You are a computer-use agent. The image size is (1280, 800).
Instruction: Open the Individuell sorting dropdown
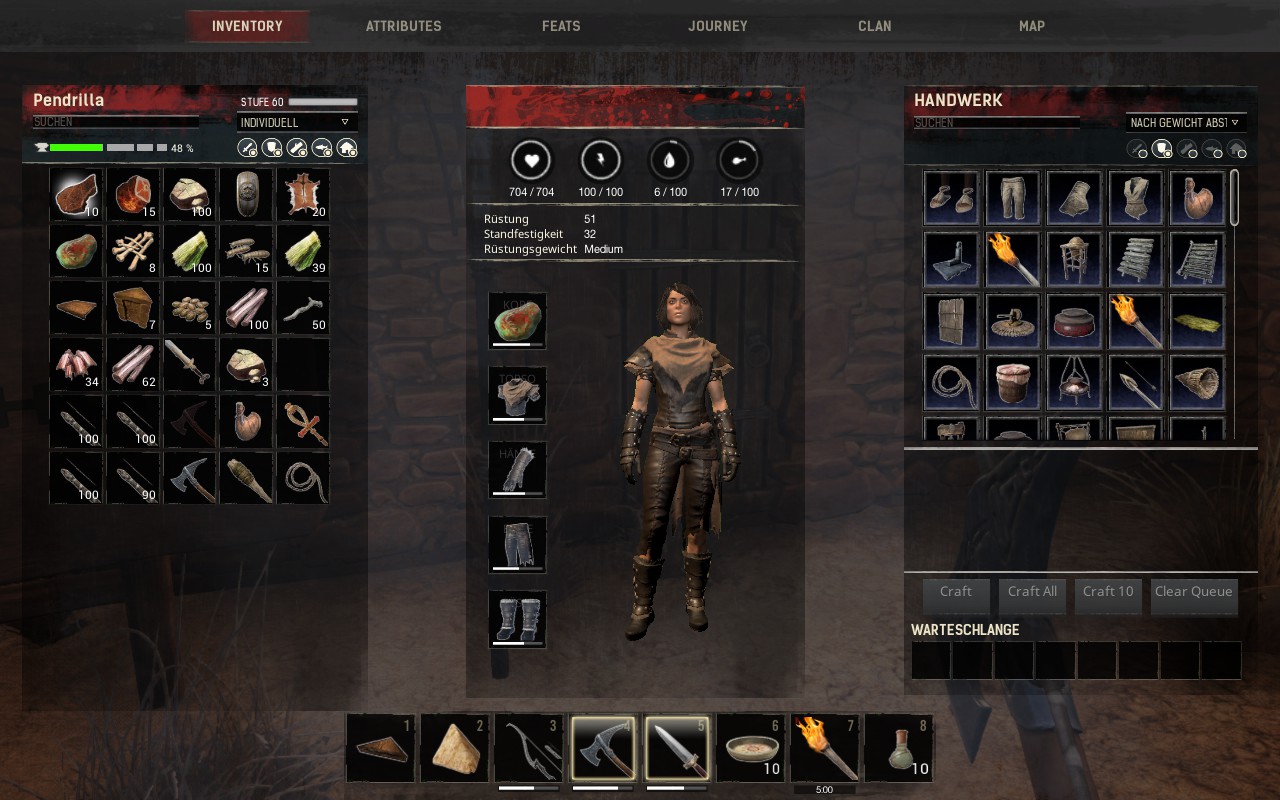click(297, 122)
